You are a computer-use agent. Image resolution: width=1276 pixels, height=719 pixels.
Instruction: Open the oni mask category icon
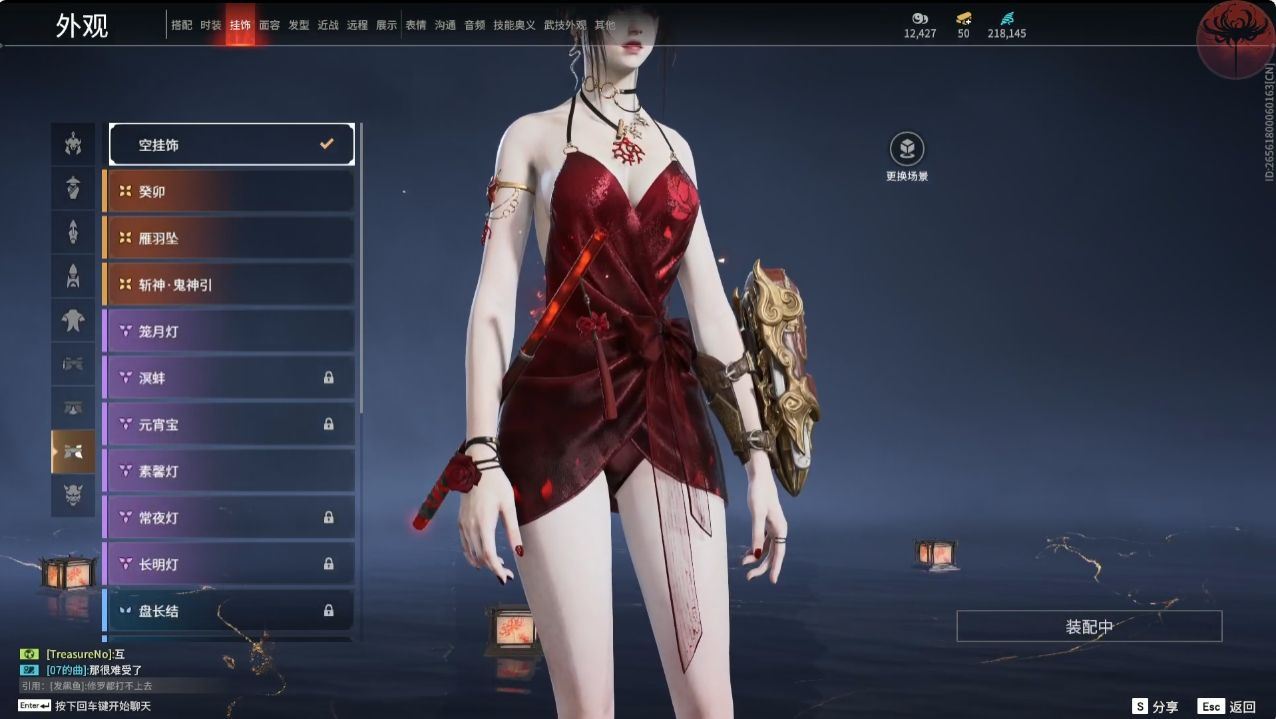point(73,495)
